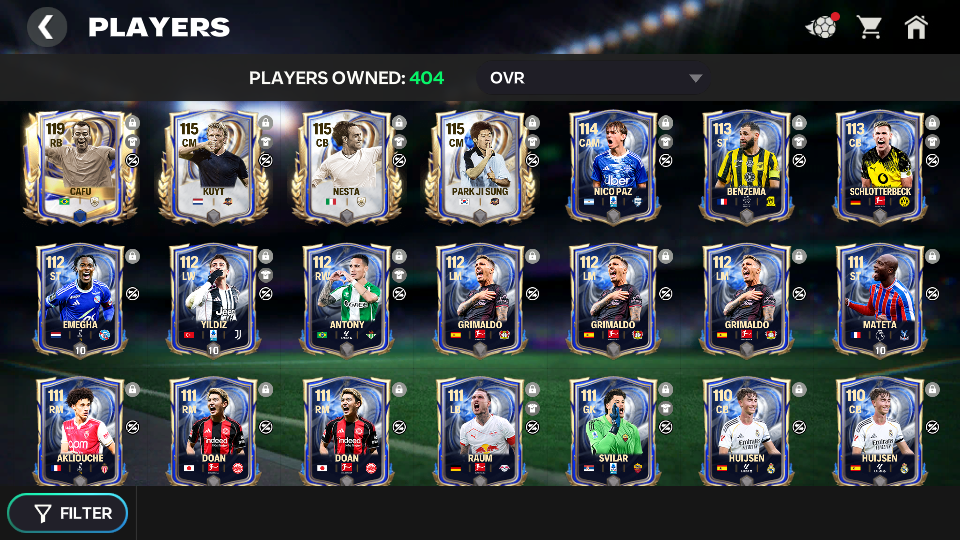Screen dimensions: 960x540
Task: Select the 119 RB Cafu card
Action: (x=80, y=165)
